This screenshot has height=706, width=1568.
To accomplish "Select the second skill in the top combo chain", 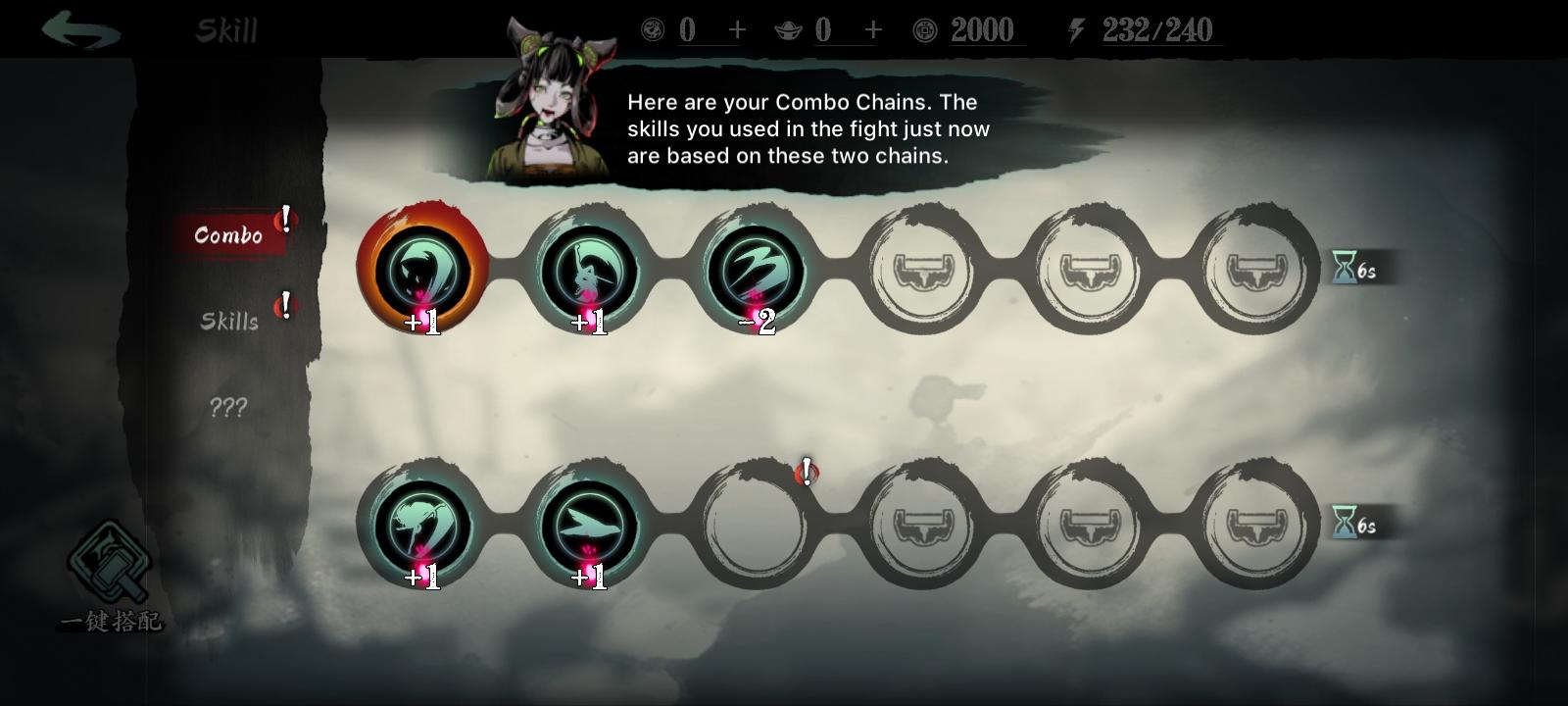I will tap(592, 272).
